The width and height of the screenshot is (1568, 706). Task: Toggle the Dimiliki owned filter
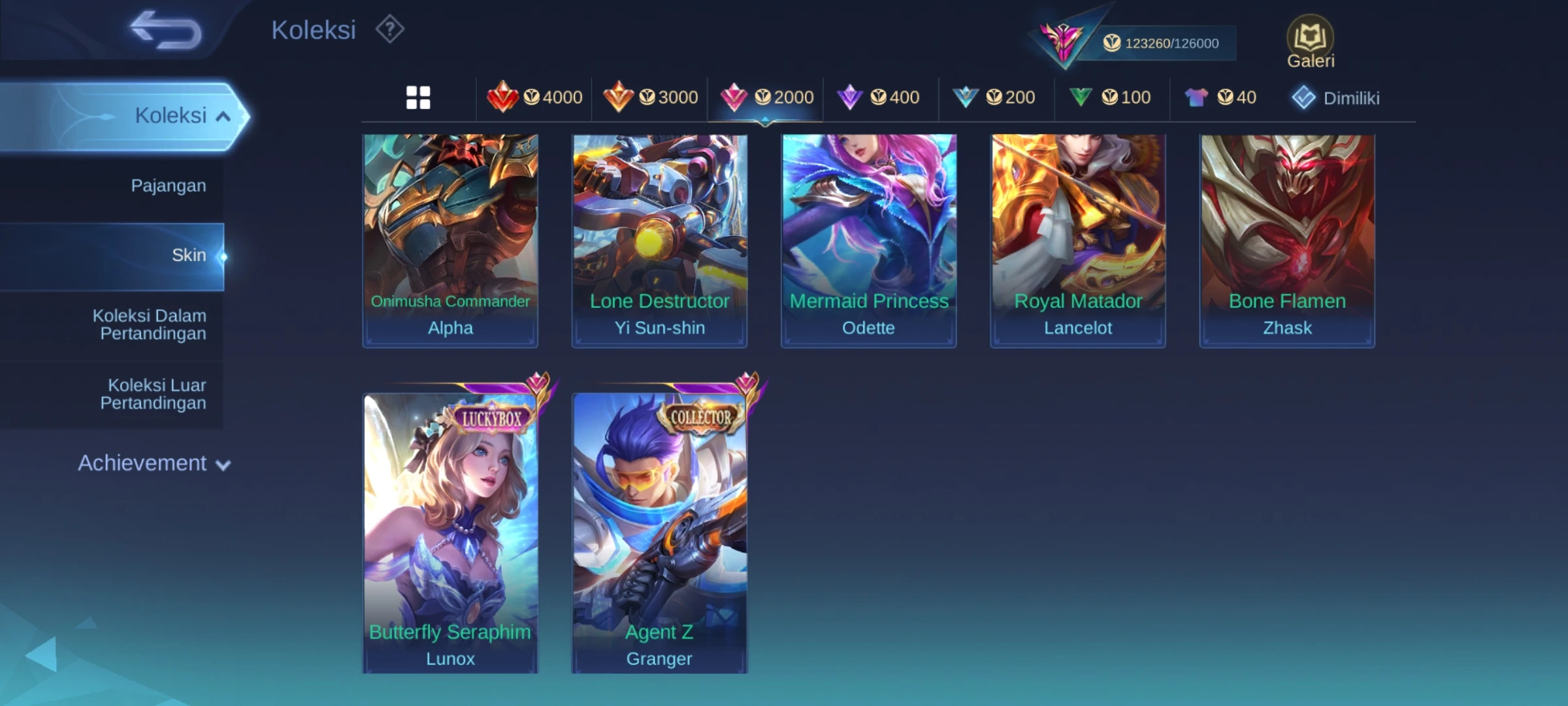(1336, 98)
